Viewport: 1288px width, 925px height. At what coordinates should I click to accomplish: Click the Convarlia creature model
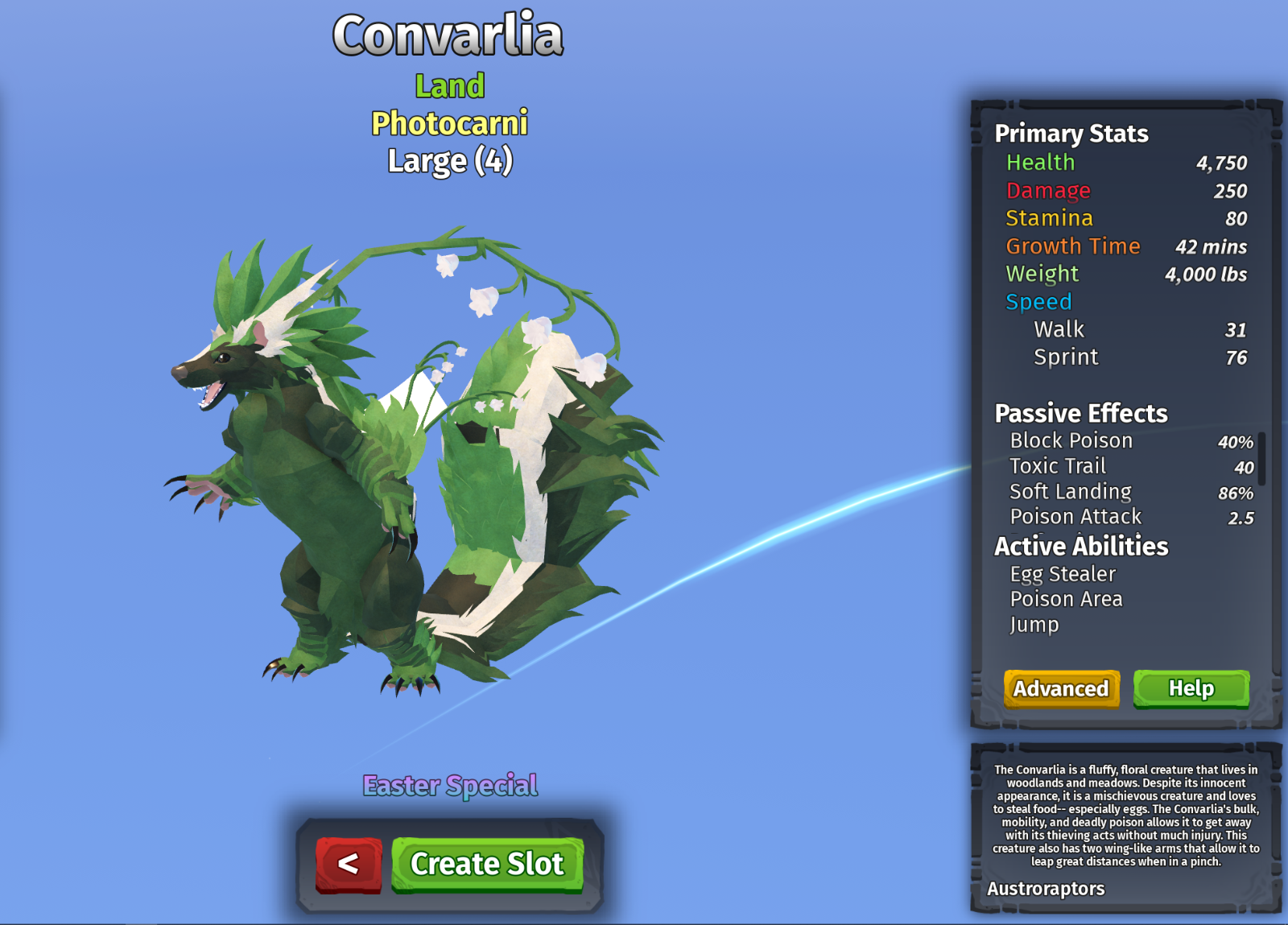pyautogui.click(x=338, y=483)
